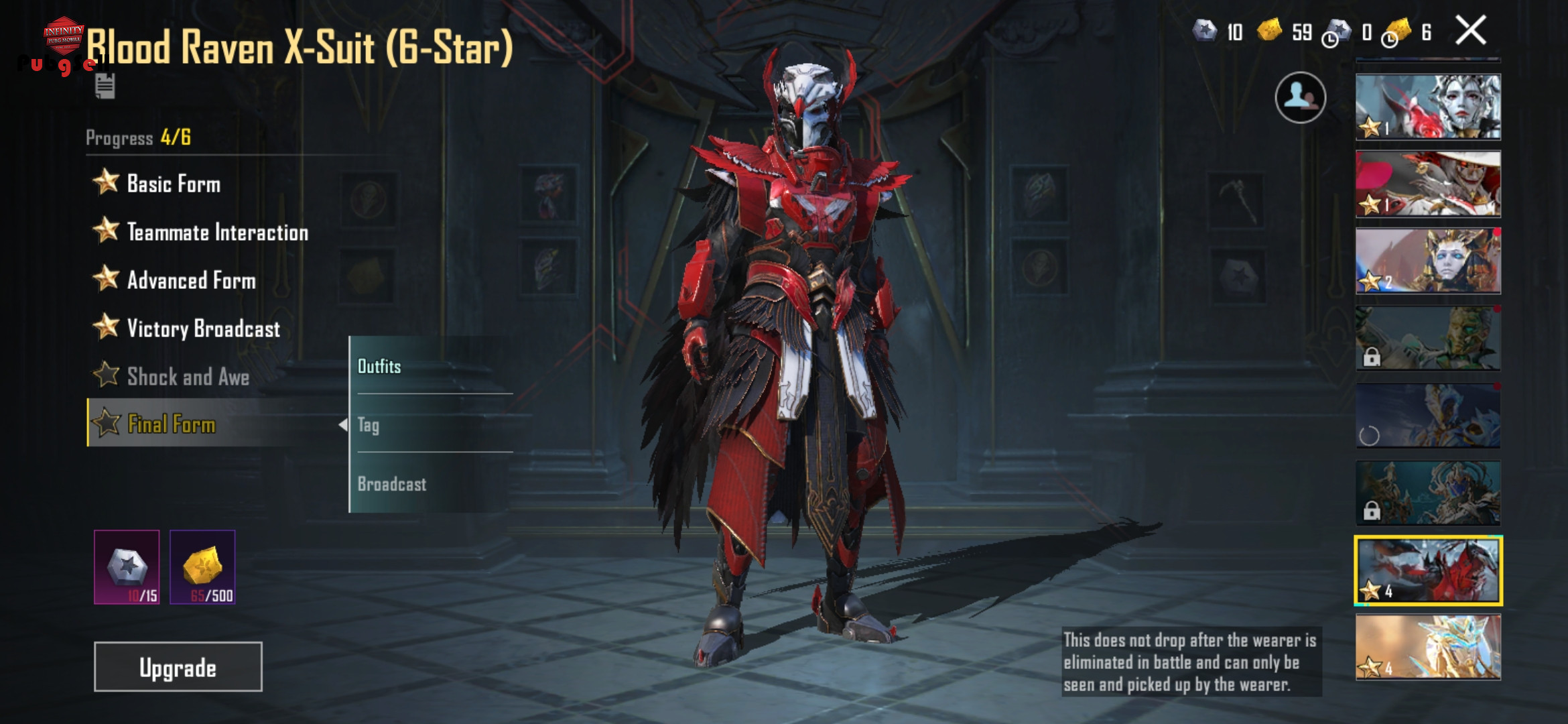
Task: Open the notes document icon under title
Action: [x=105, y=86]
